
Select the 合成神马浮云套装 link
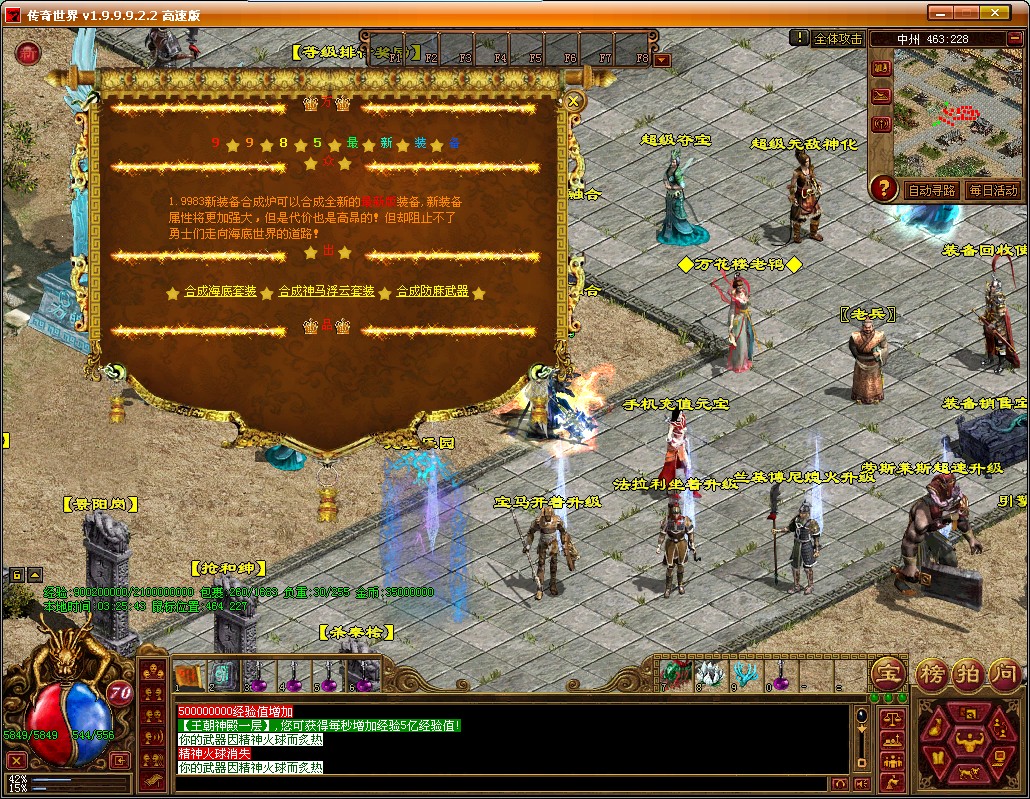pos(326,292)
